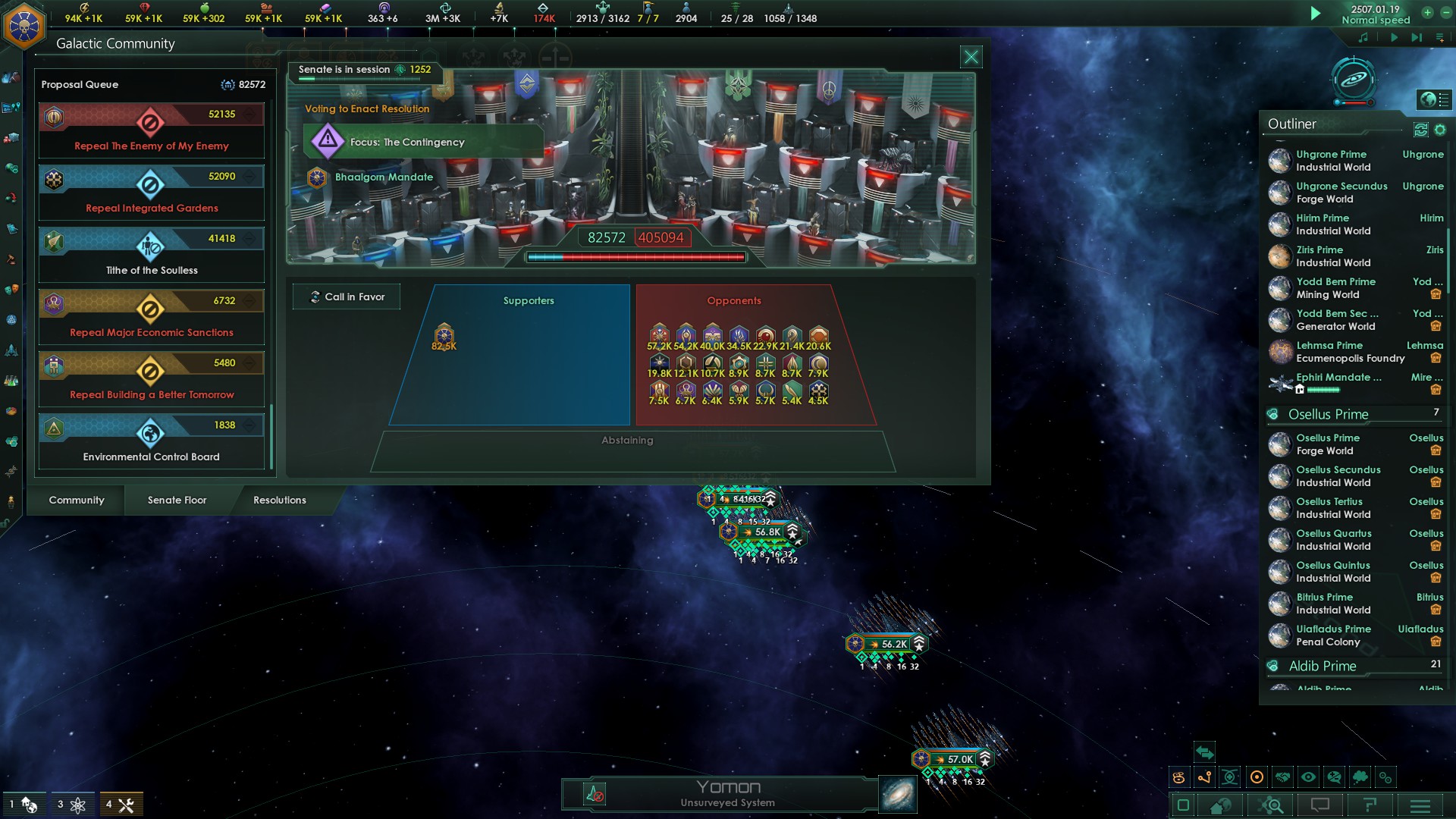Open Repeal Major Economic Sanctions proposal
This screenshot has height=819, width=1456.
tap(152, 316)
